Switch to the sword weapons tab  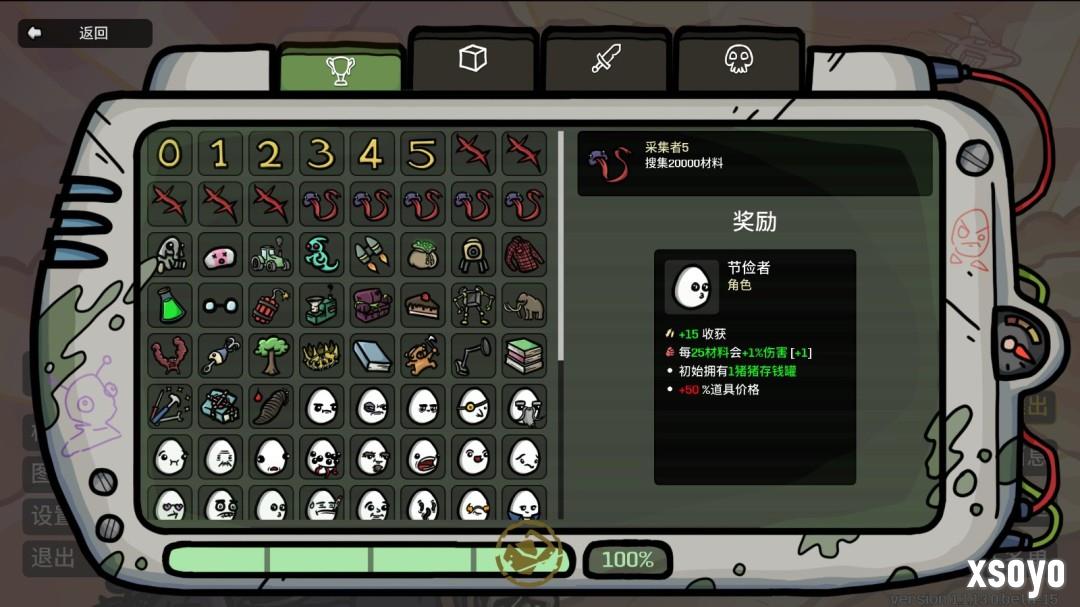pos(606,59)
